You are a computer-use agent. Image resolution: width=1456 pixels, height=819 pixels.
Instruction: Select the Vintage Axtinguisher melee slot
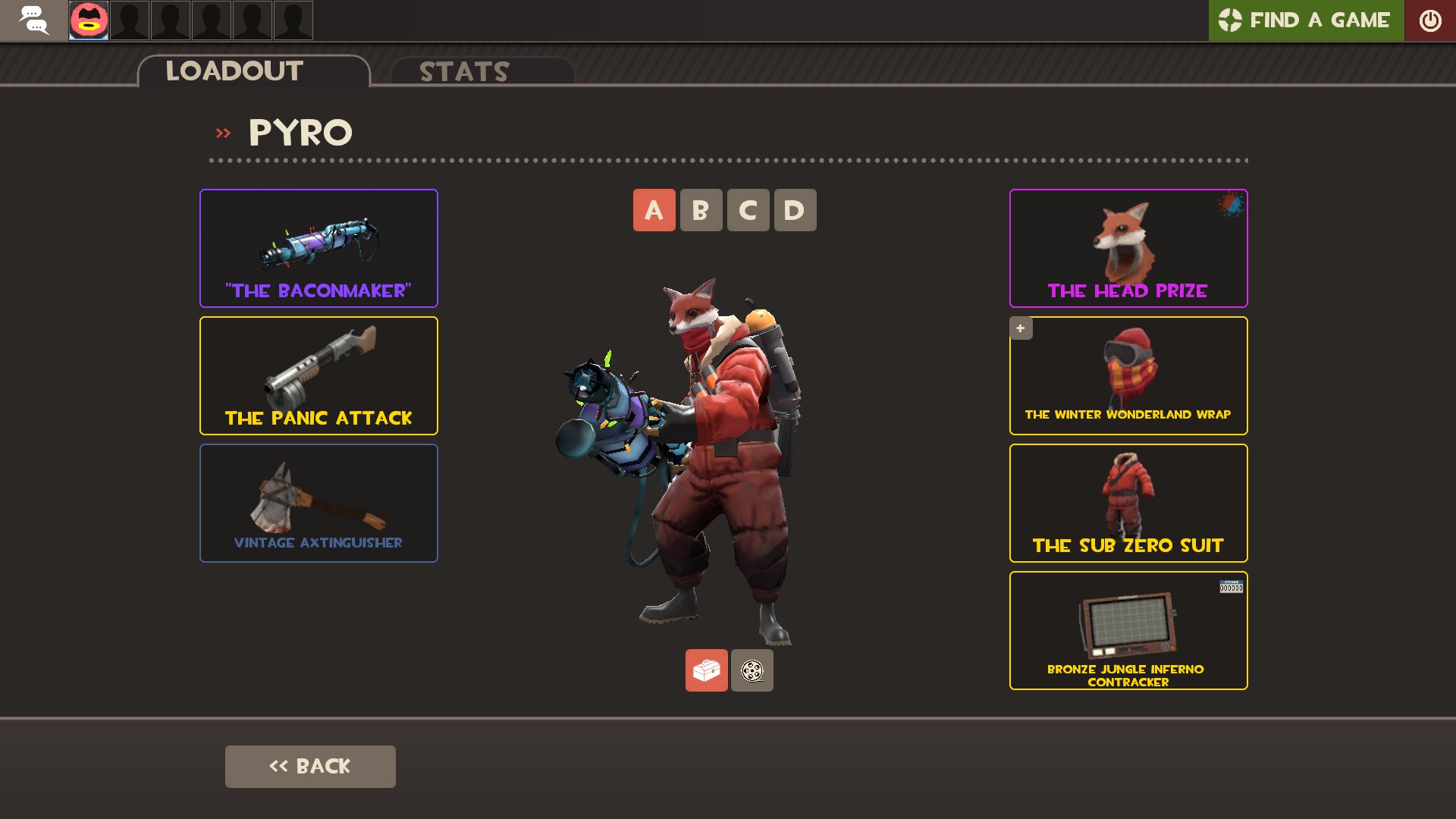click(318, 502)
